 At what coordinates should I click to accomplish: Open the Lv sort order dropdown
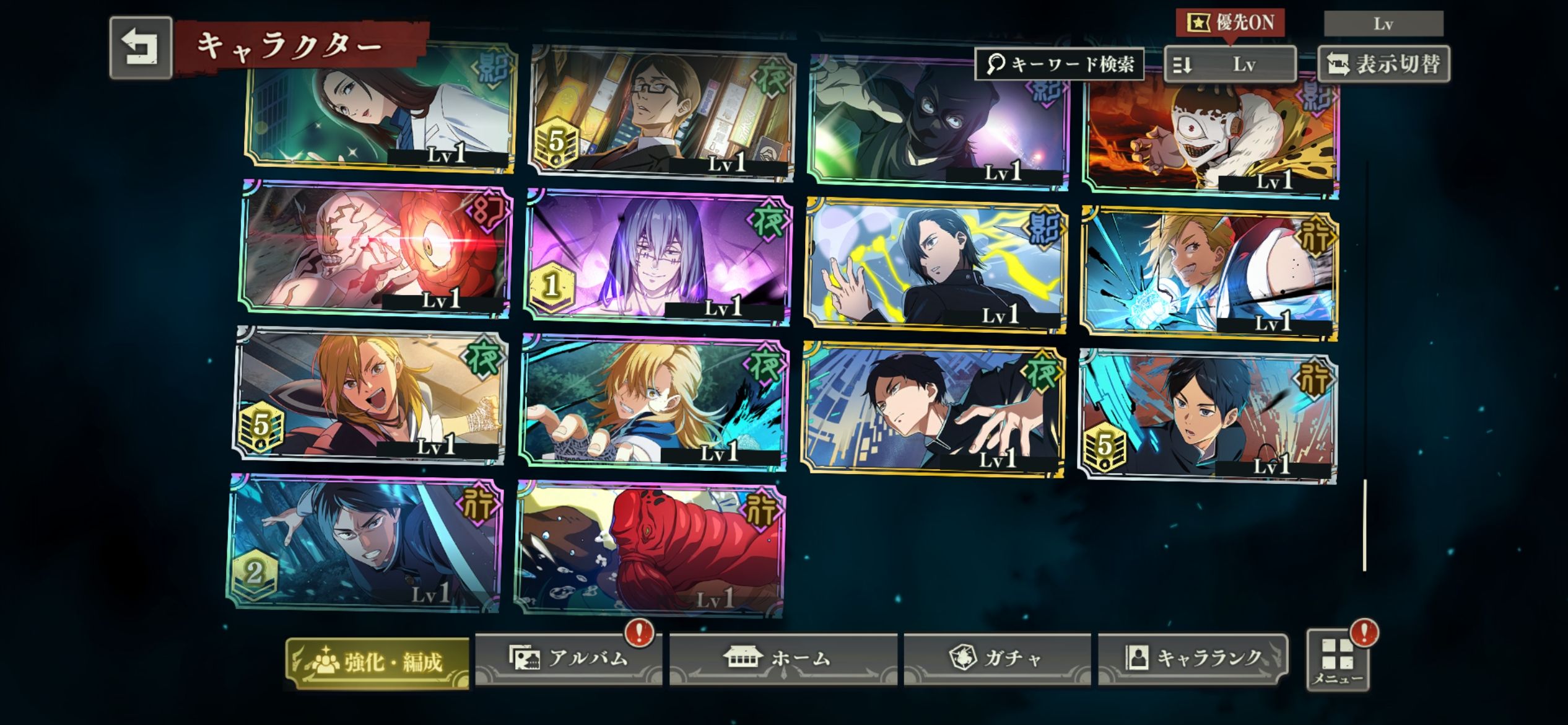click(1229, 64)
